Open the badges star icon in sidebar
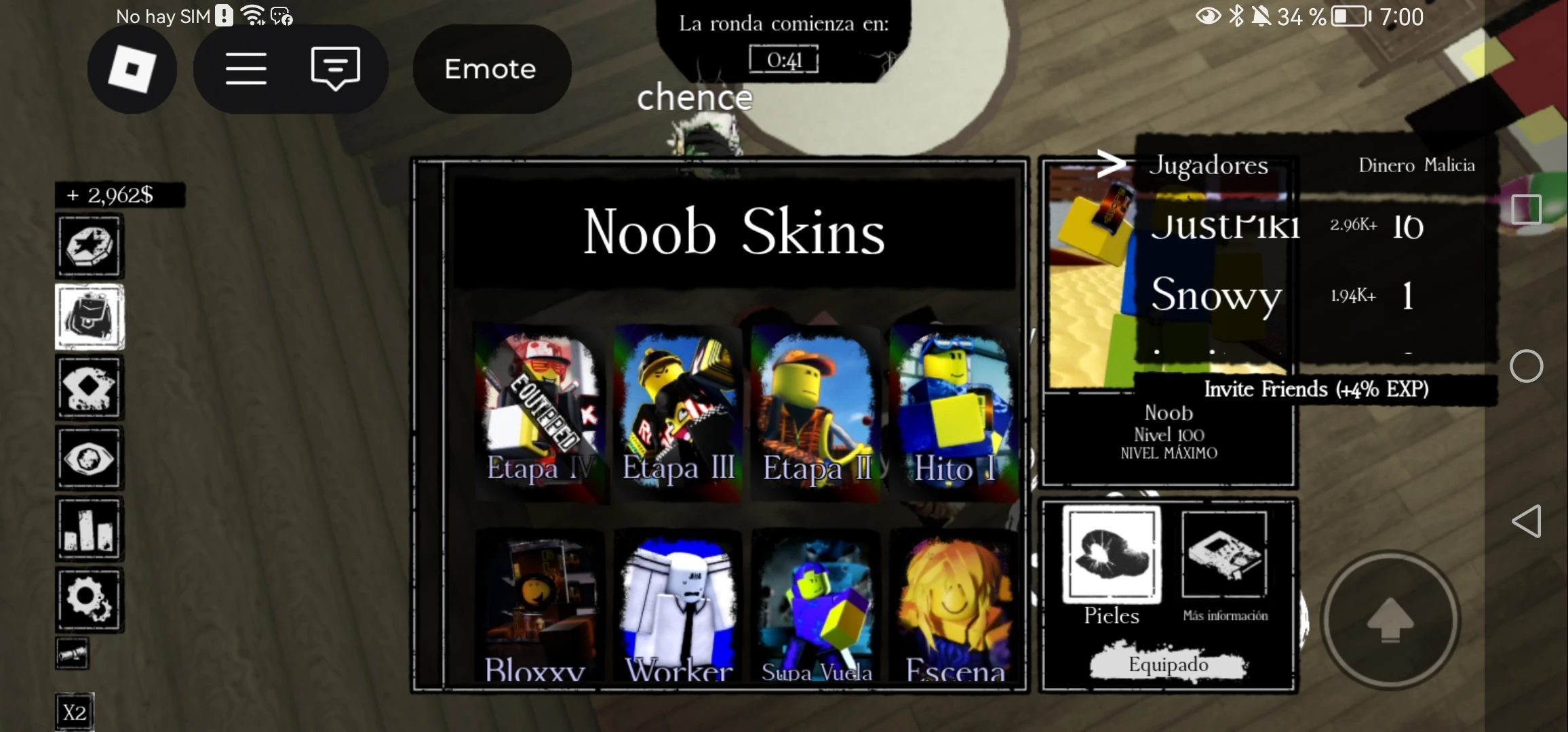The width and height of the screenshot is (1568, 732). 90,246
